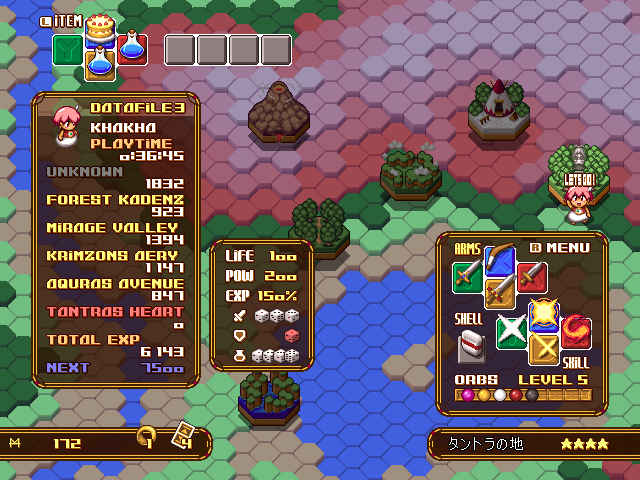This screenshot has height=480, width=640.
Task: Choose the golden burst skill on blue
Action: coord(543,315)
